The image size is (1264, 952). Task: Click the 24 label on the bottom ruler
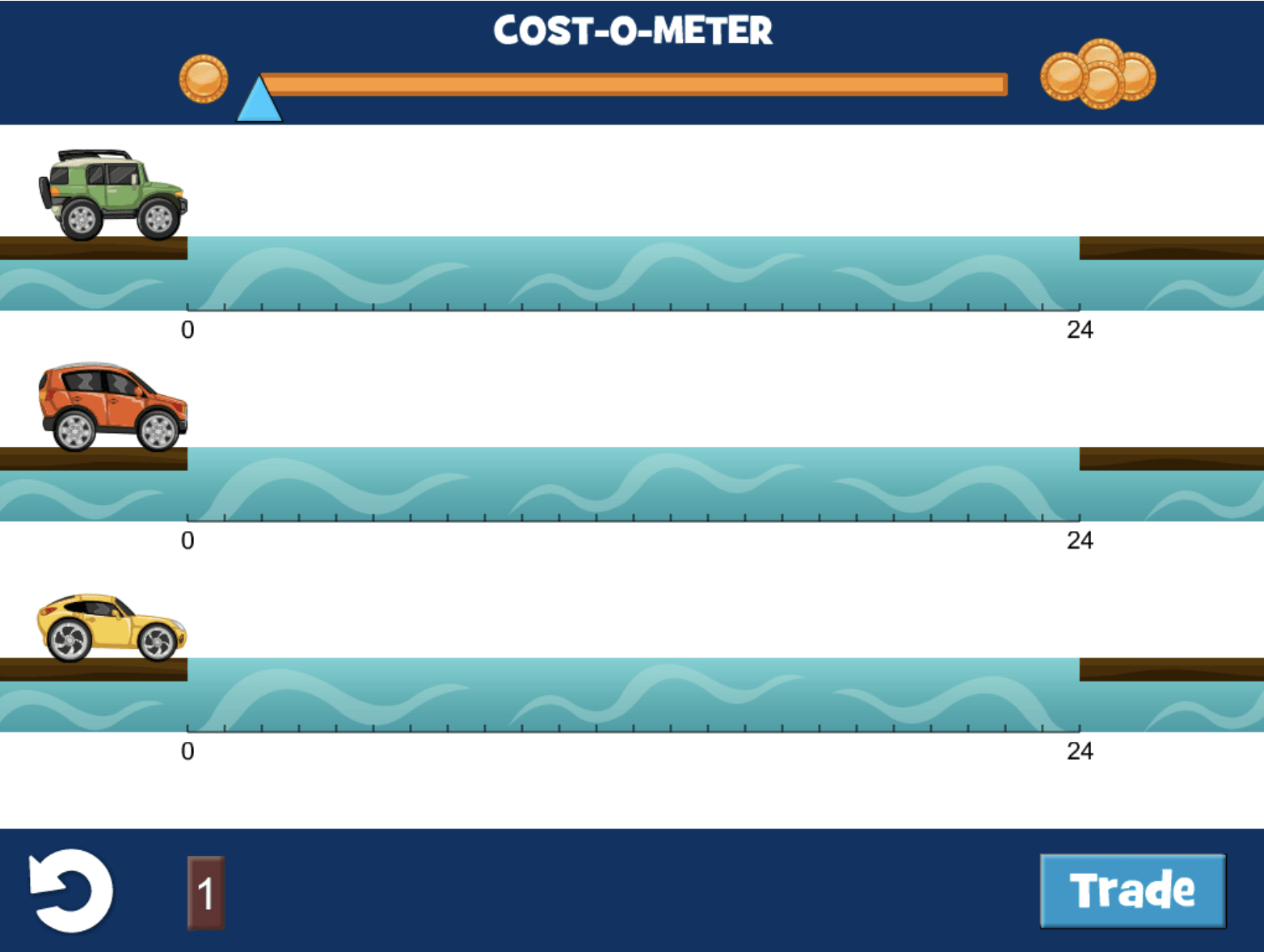coord(1081,752)
